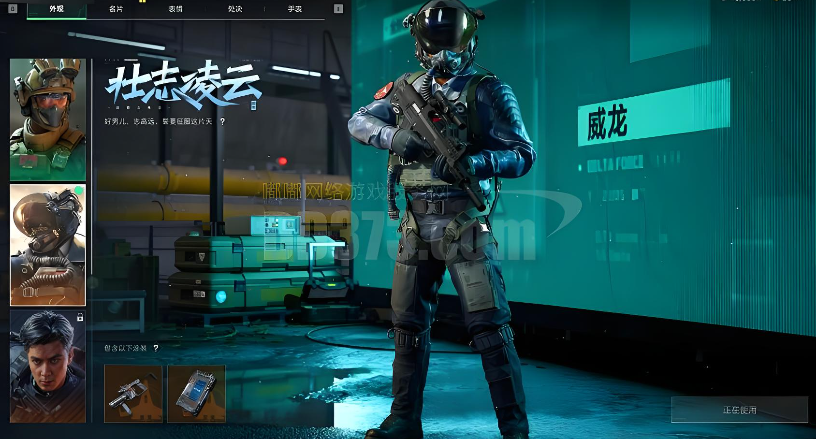
Task: Show help beside the skin description
Action: (x=222, y=121)
